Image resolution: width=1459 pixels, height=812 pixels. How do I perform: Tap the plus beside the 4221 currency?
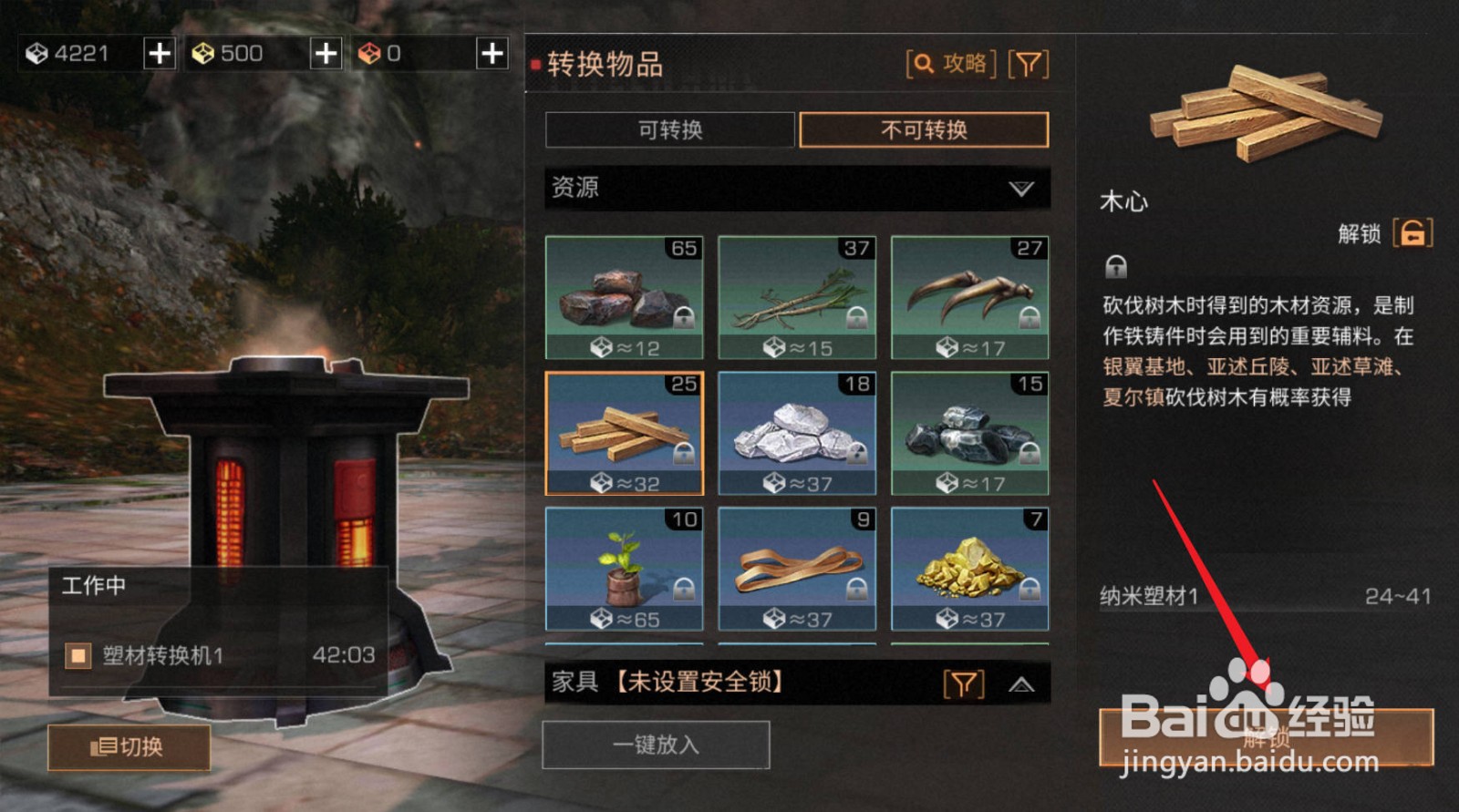tap(159, 53)
